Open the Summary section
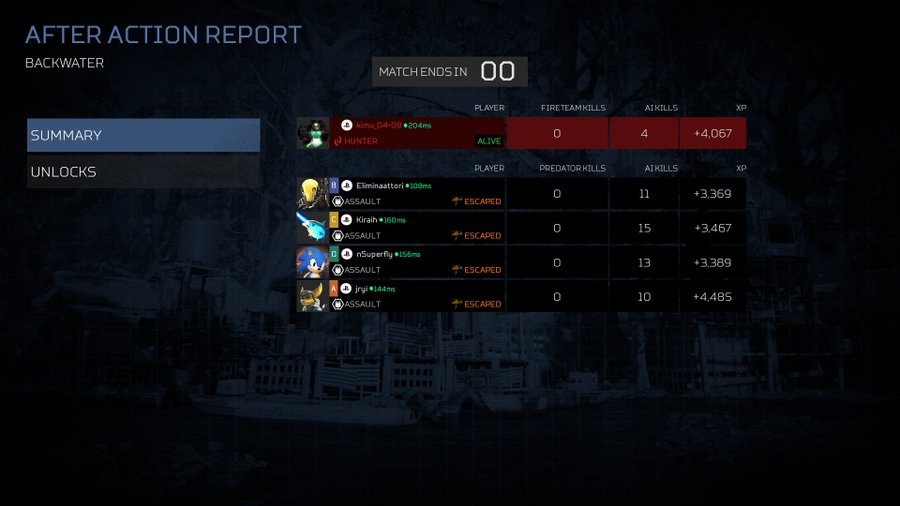Screen dimensions: 900x506 pyautogui.click(x=143, y=135)
